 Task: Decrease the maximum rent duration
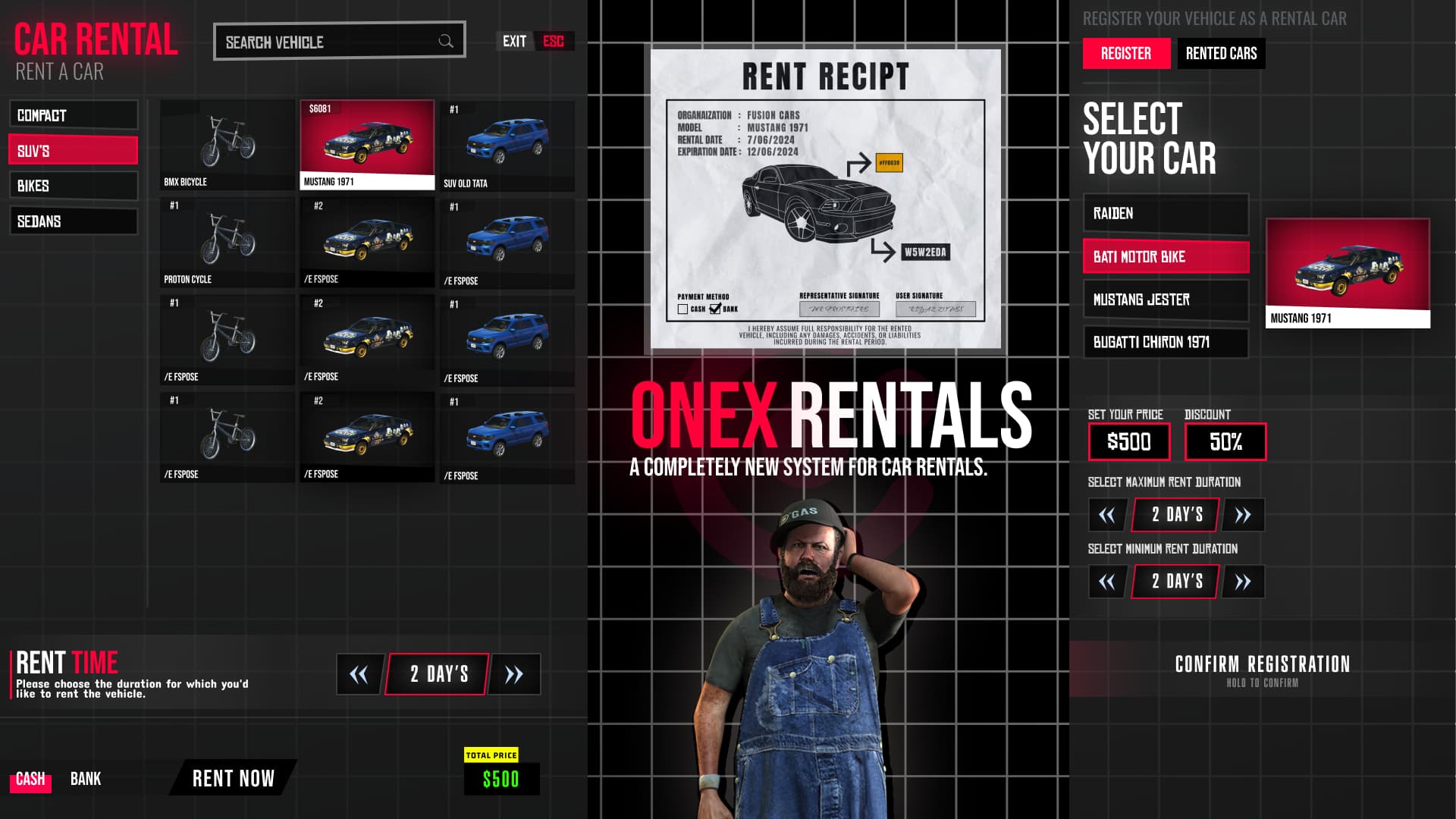[x=1106, y=515]
